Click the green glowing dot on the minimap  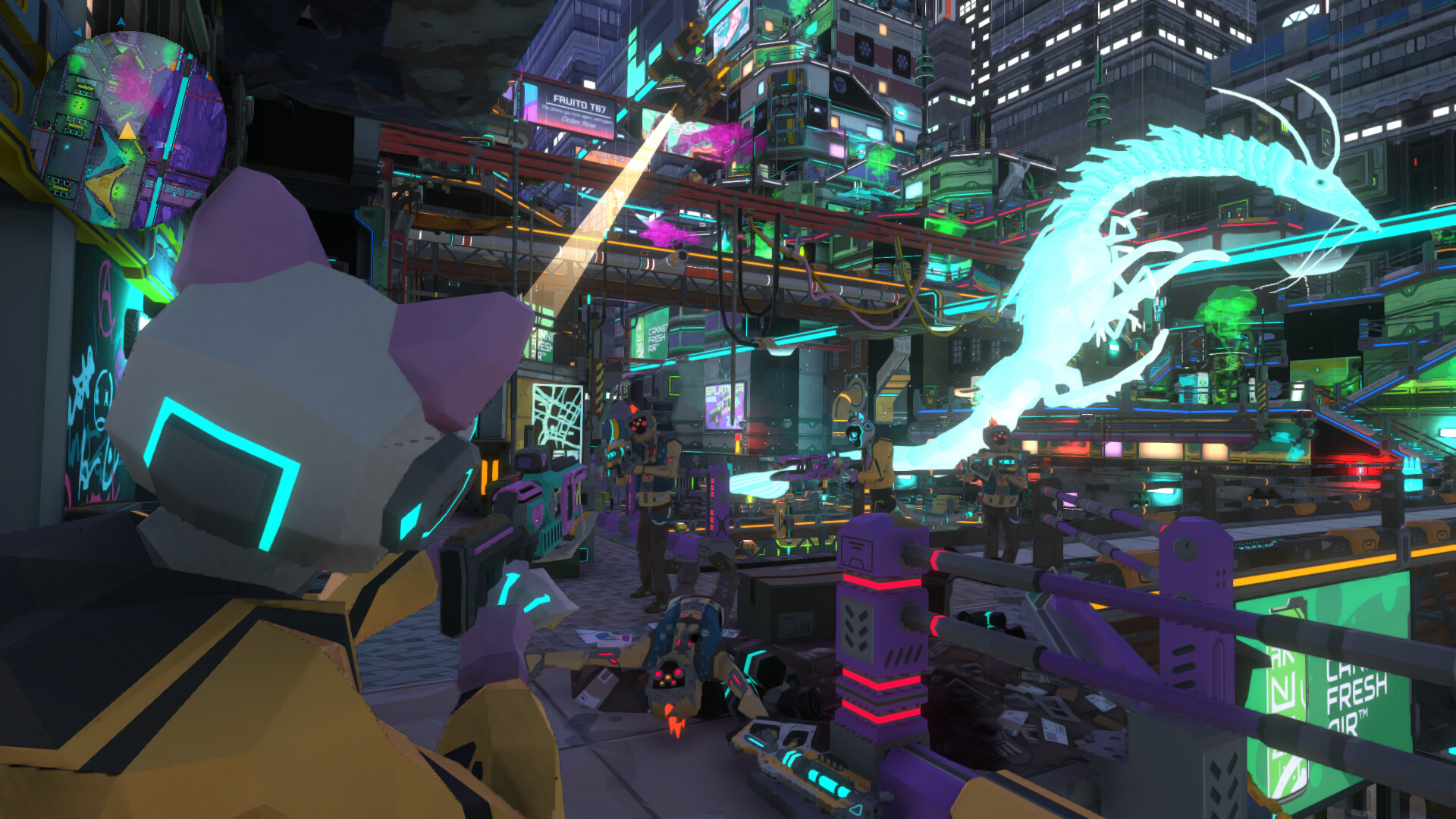tap(80, 105)
